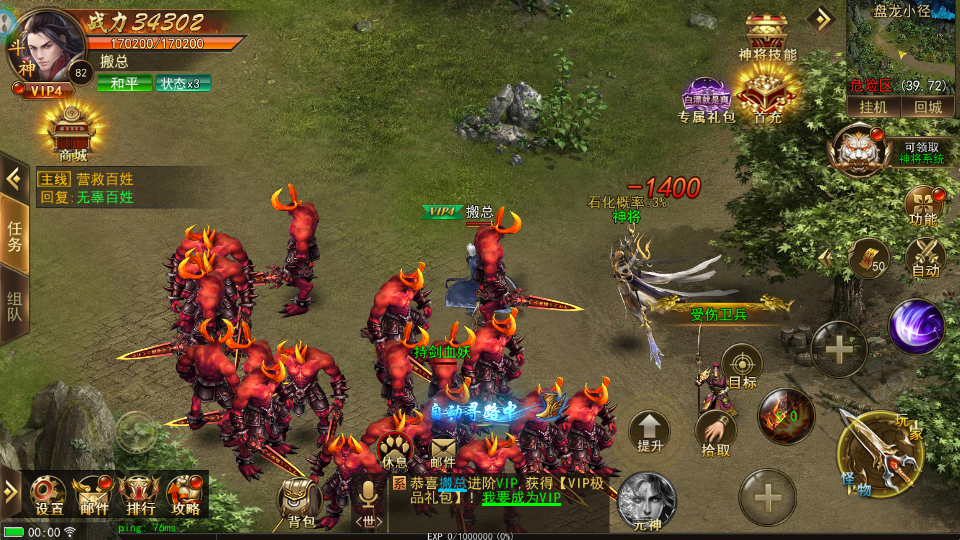This screenshot has height=540, width=960.
Task: Switch to the 组队 team tab
Action: pos(14,311)
